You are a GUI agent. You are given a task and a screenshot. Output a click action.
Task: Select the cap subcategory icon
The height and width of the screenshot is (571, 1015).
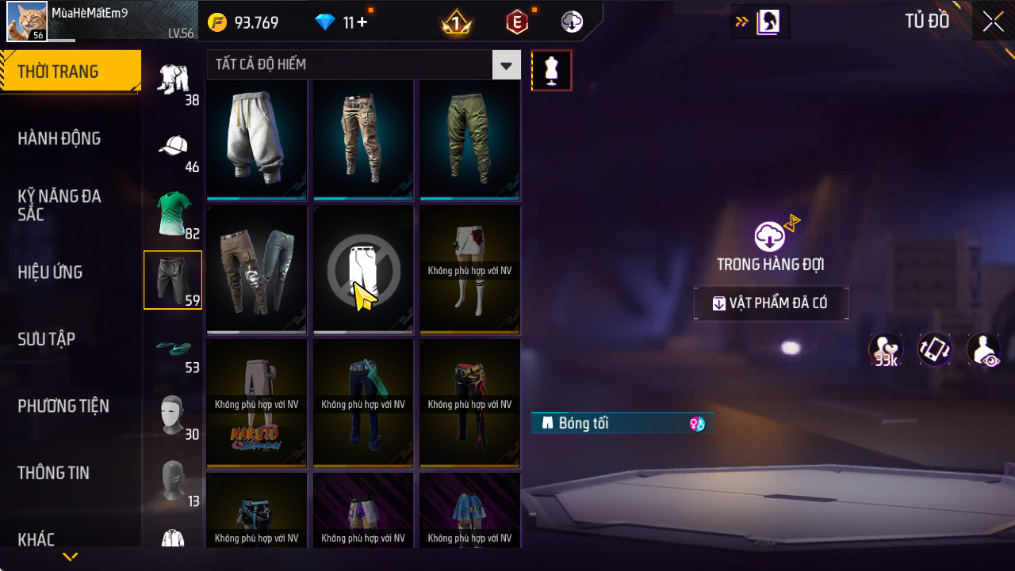coord(173,146)
